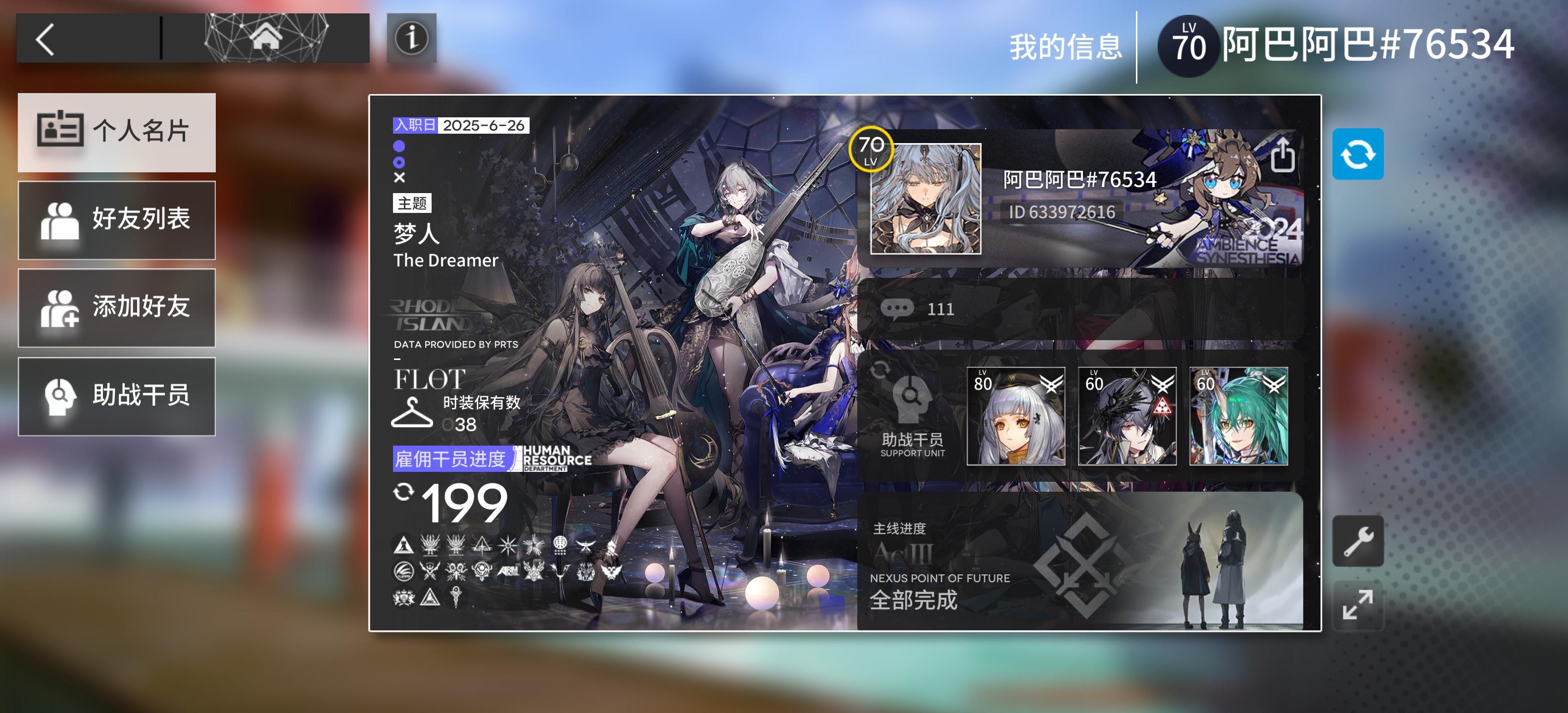Viewport: 1568px width, 713px height.
Task: Click the refresh icon beside 雇佣干员进度
Action: 403,490
